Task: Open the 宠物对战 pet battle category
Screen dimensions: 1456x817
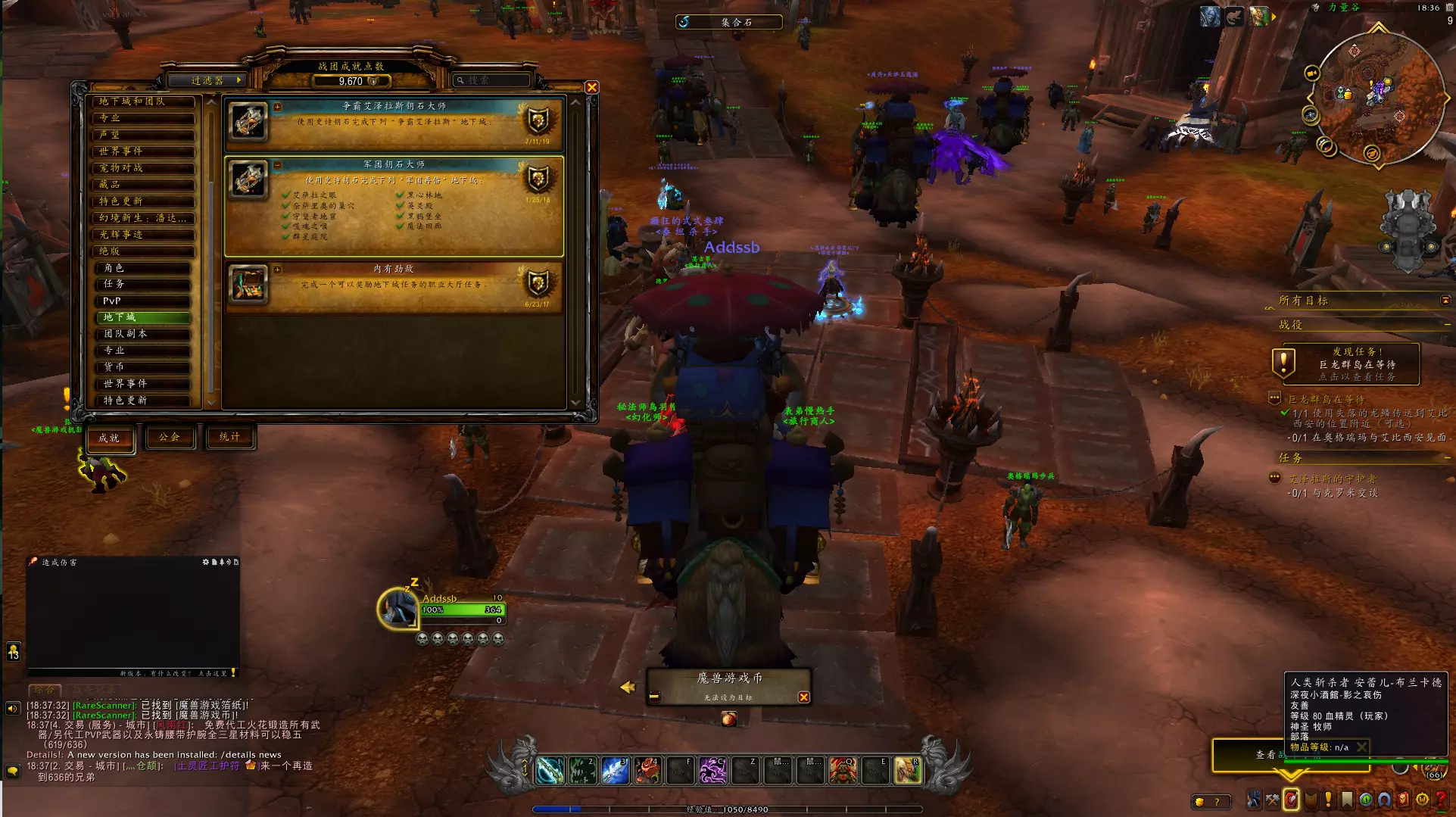Action: point(142,168)
